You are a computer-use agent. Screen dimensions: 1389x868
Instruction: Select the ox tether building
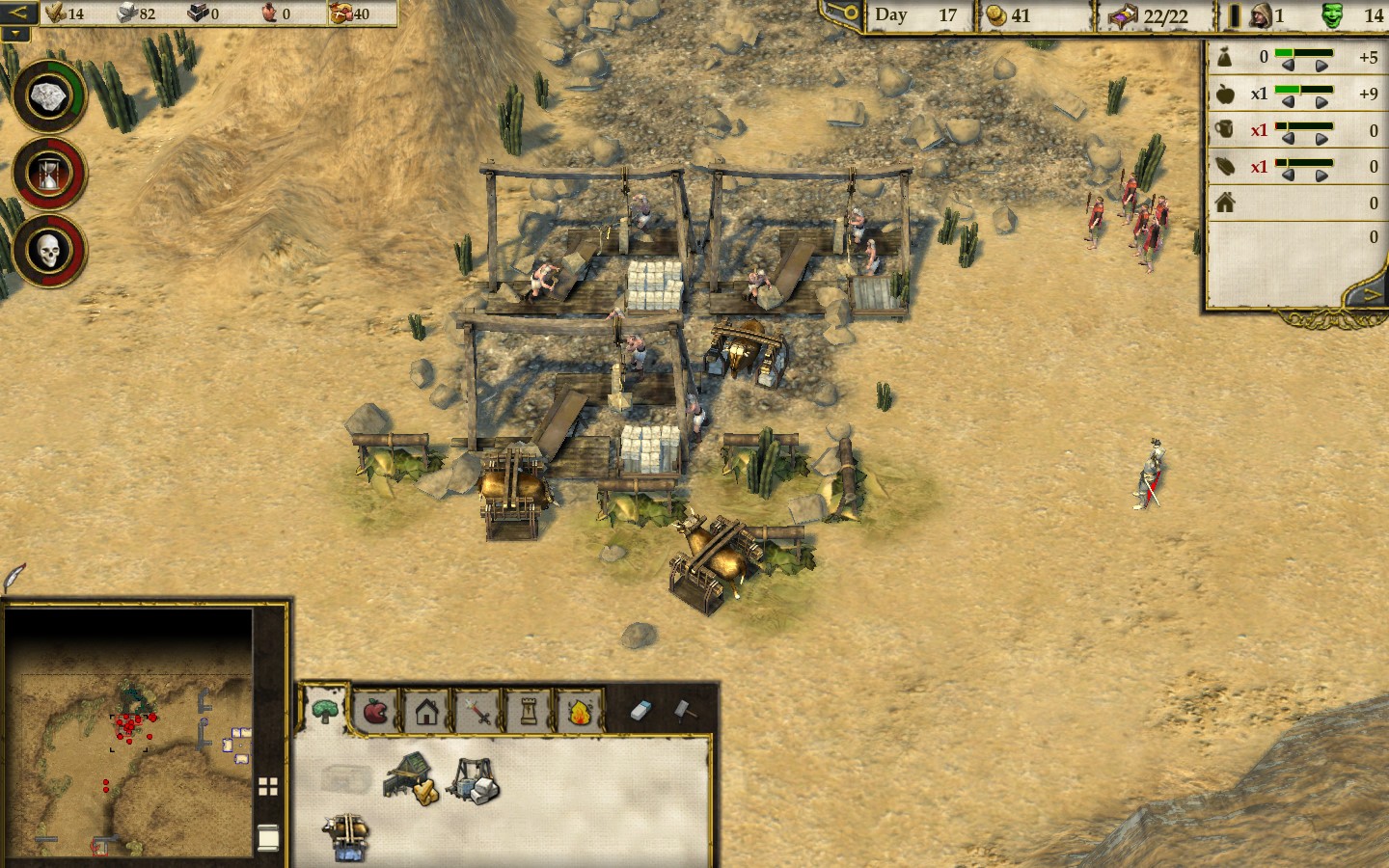[x=347, y=836]
